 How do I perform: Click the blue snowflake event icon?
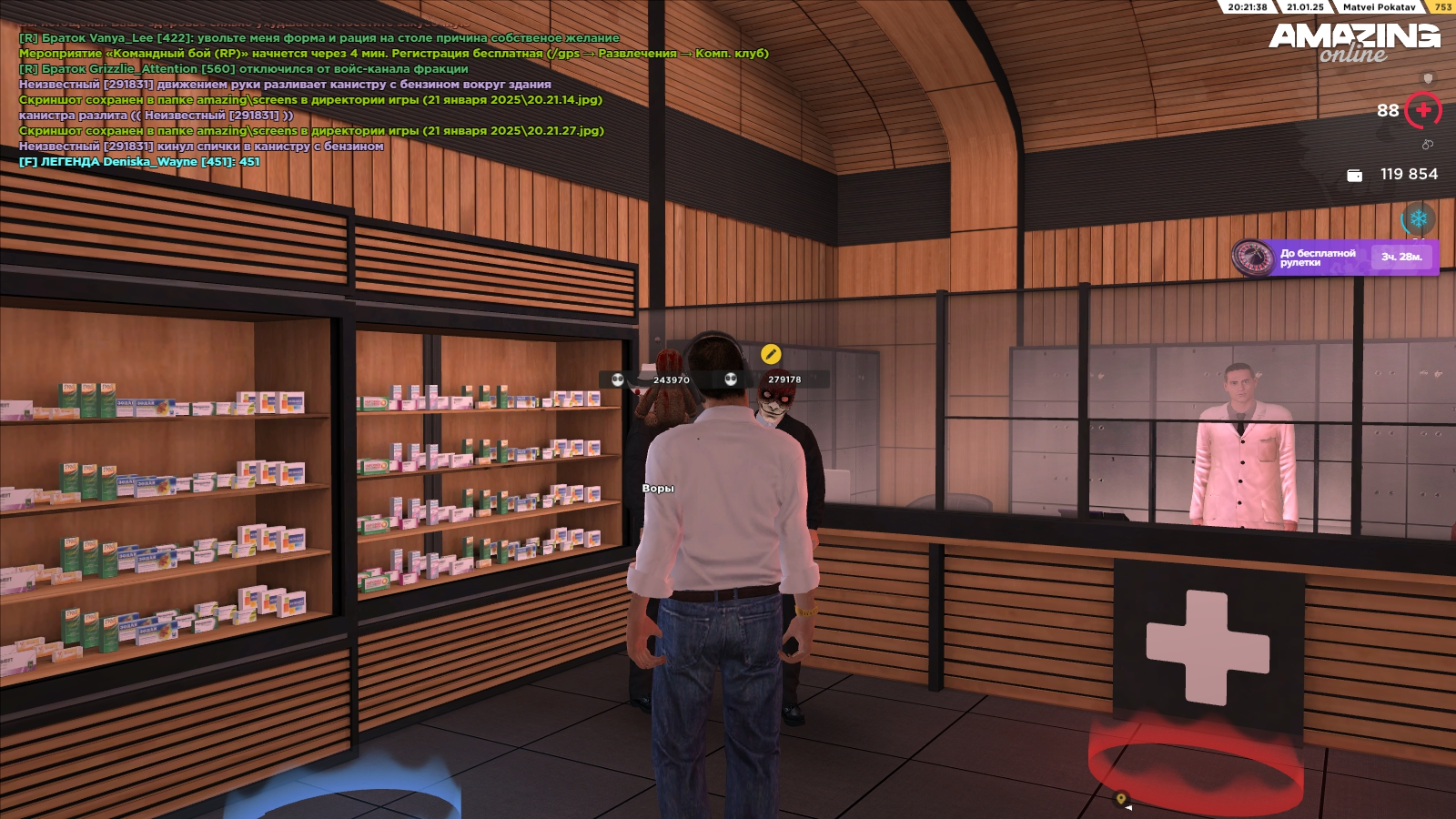[1418, 219]
